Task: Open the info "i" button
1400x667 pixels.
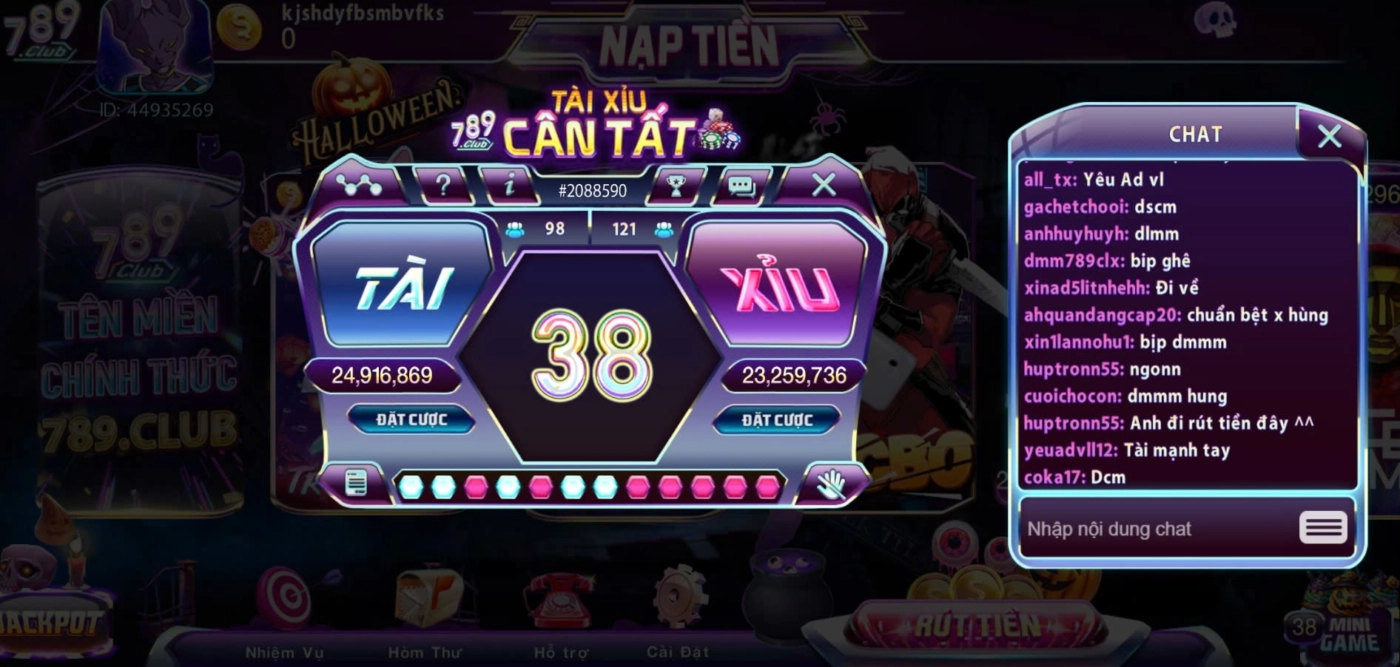Action: click(510, 185)
